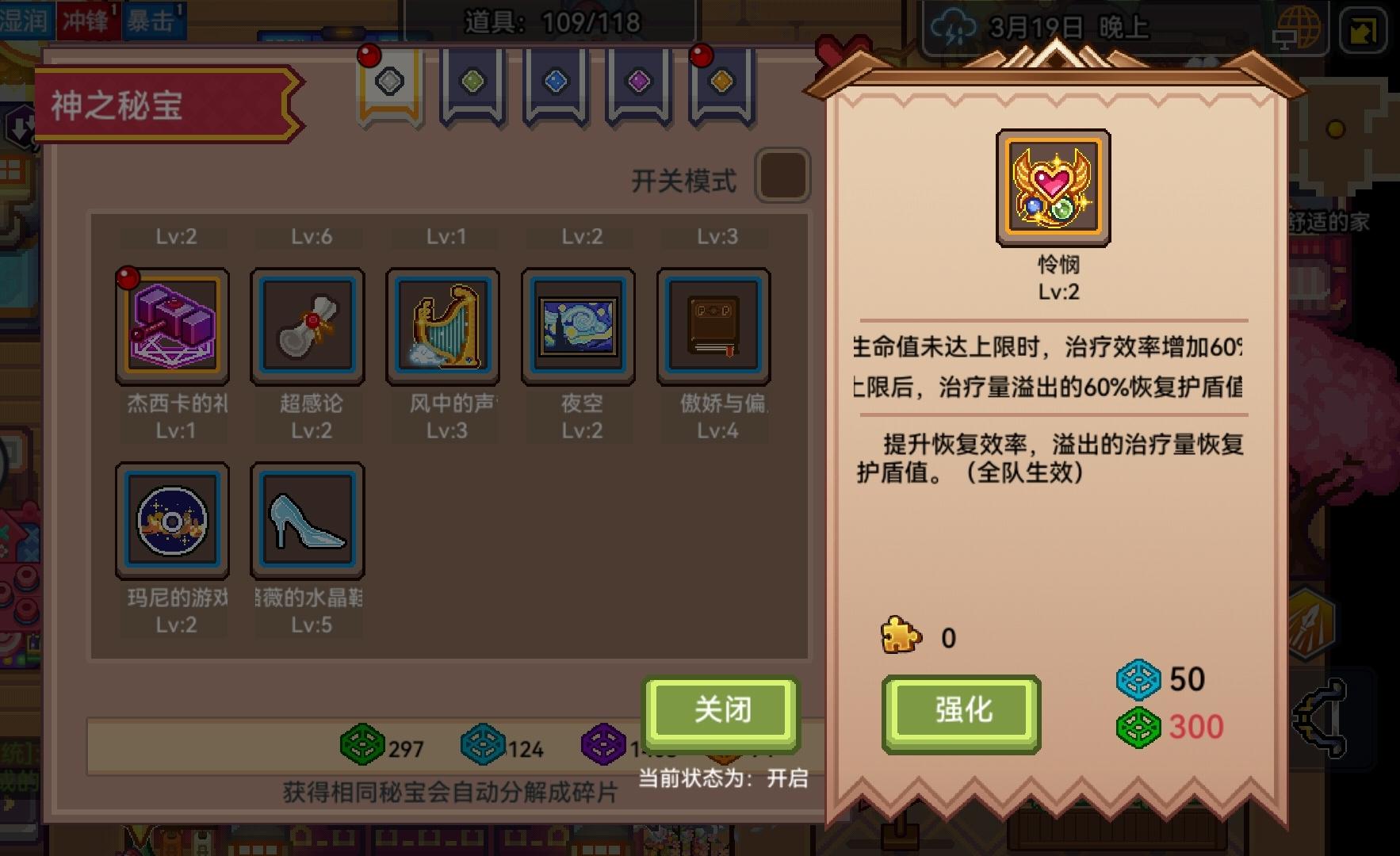Image resolution: width=1400 pixels, height=856 pixels.
Task: Open the 风中的声音 harp treasure
Action: tap(443, 327)
